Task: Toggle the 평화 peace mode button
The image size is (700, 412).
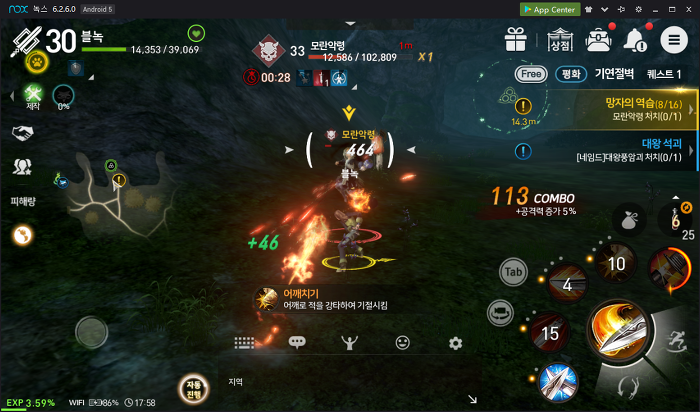Action: click(x=569, y=74)
